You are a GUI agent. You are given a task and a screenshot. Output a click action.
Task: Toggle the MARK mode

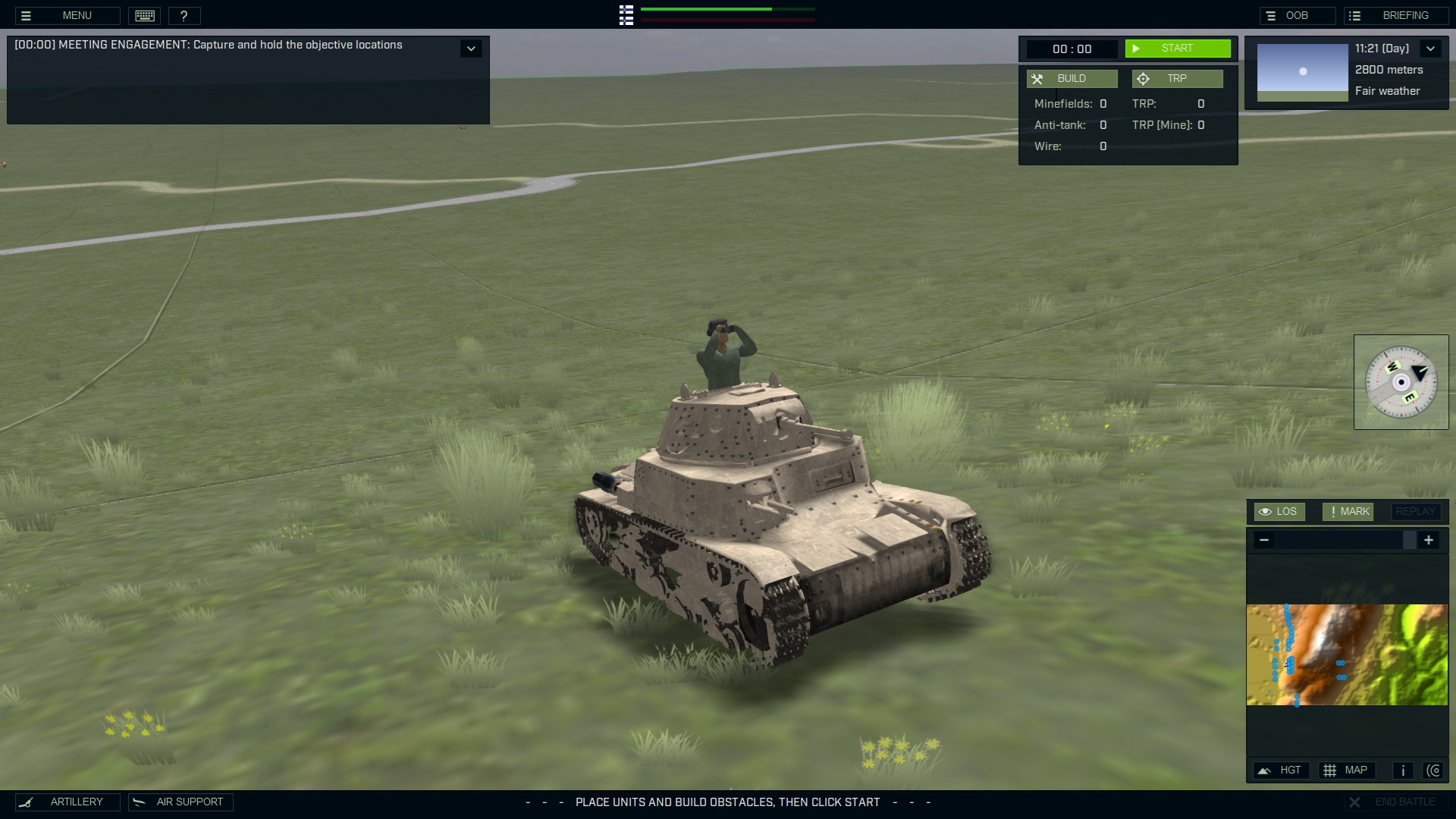pyautogui.click(x=1348, y=511)
